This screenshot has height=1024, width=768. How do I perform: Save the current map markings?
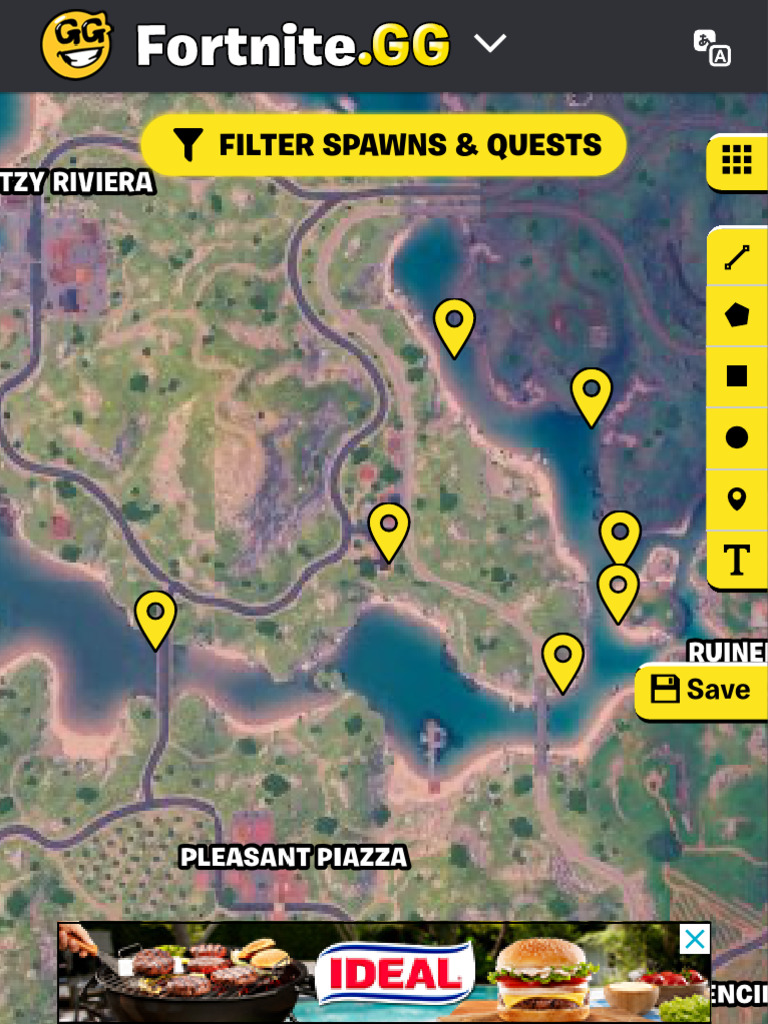pyautogui.click(x=700, y=690)
